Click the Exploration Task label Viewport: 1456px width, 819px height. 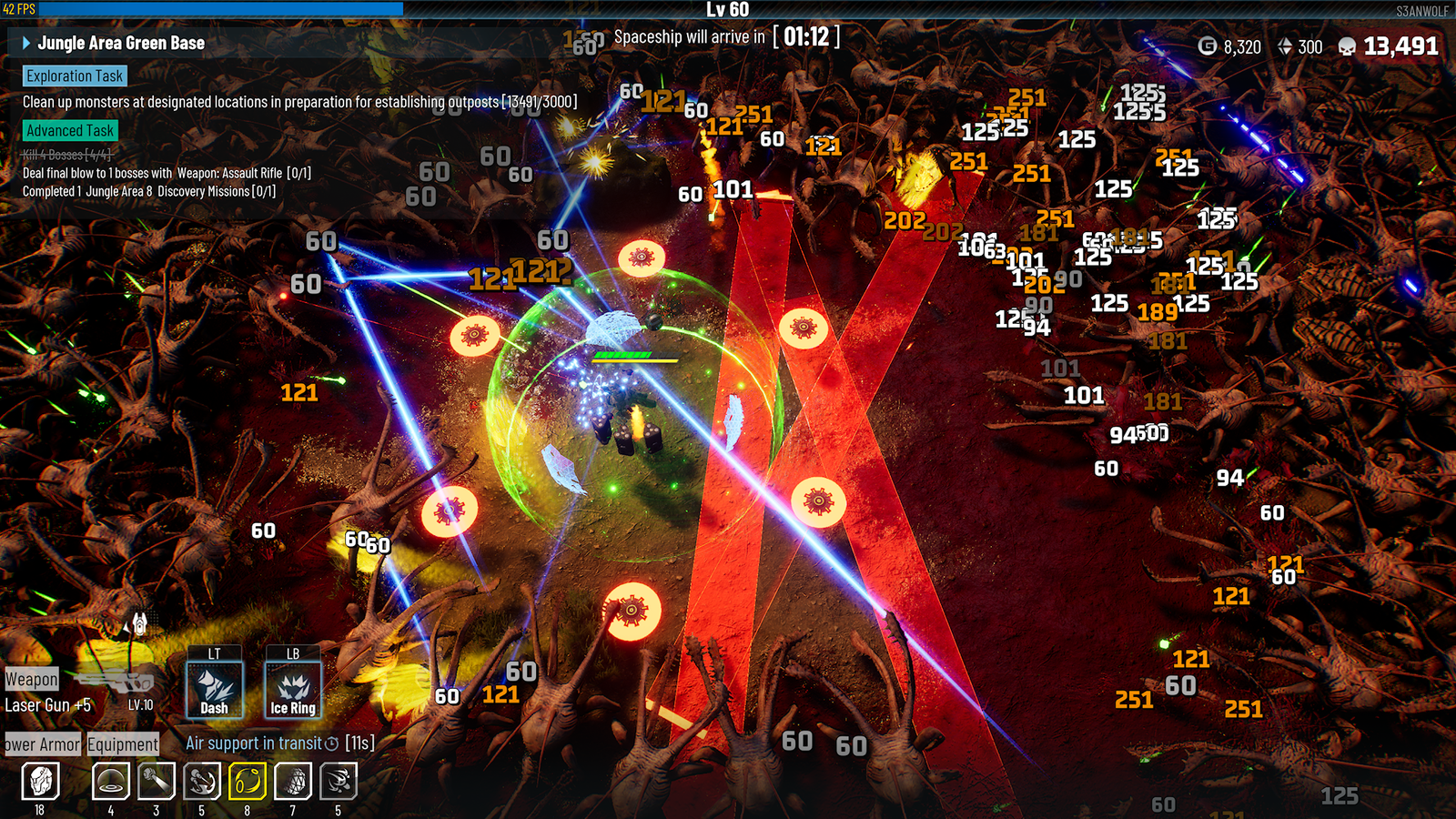tap(74, 76)
